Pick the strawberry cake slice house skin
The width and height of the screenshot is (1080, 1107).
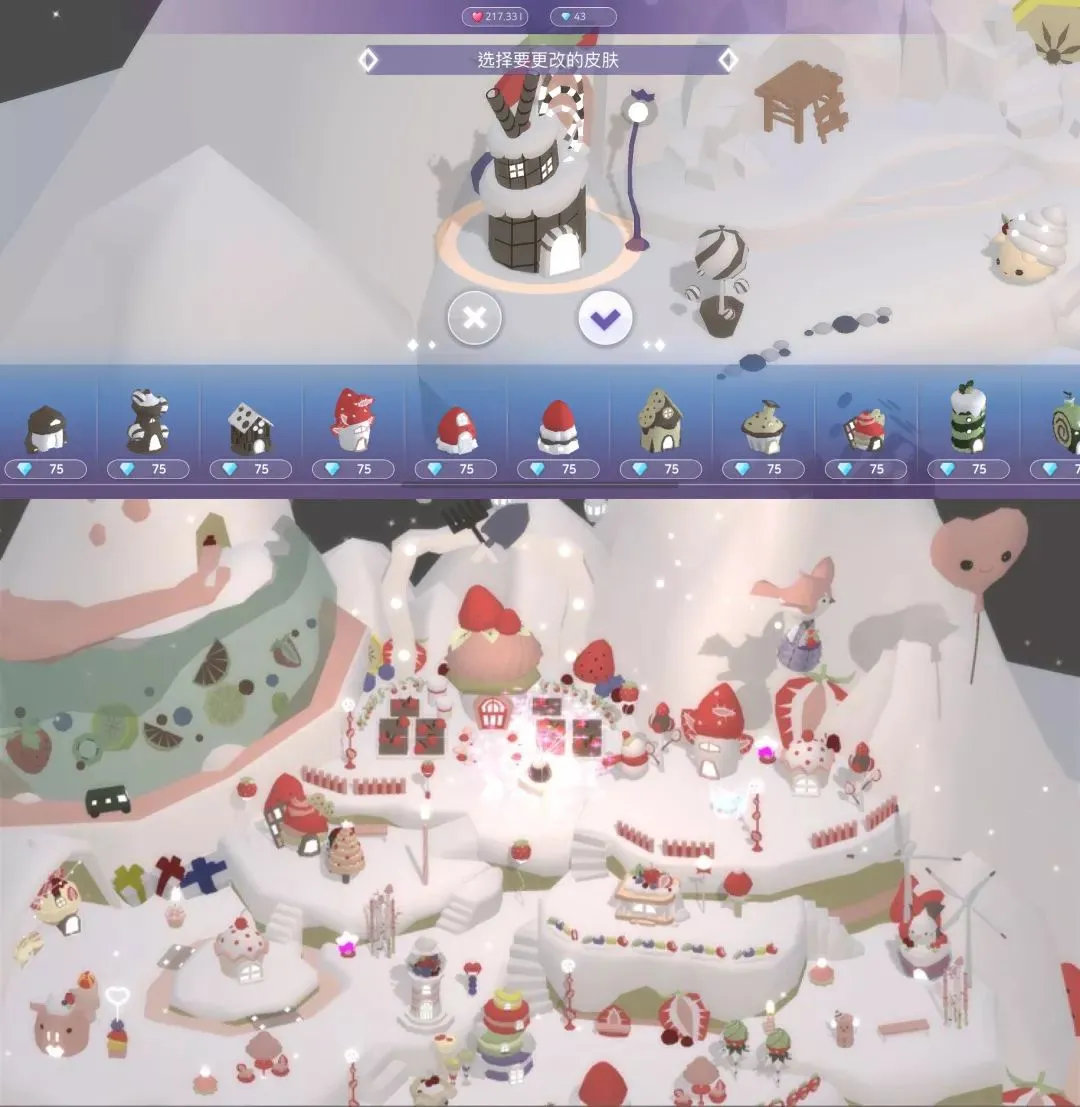tap(866, 429)
